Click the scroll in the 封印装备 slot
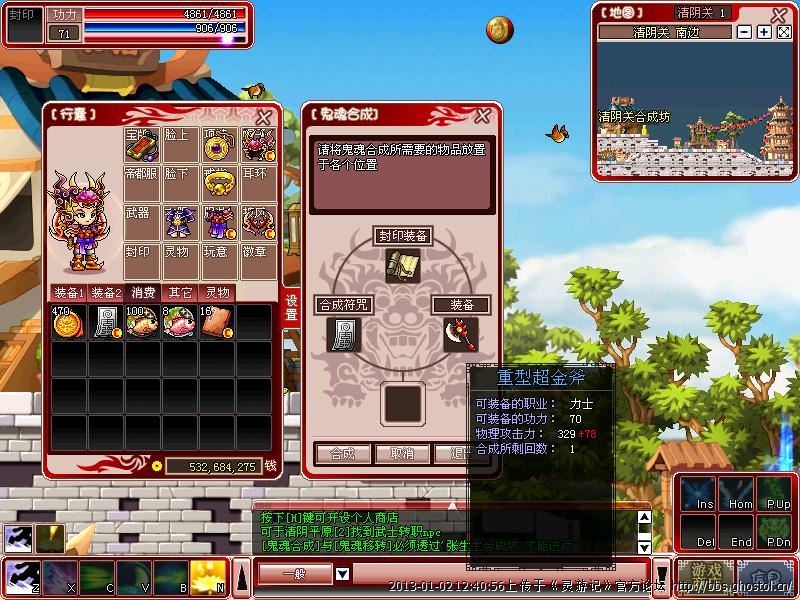800x600 pixels. coord(402,264)
